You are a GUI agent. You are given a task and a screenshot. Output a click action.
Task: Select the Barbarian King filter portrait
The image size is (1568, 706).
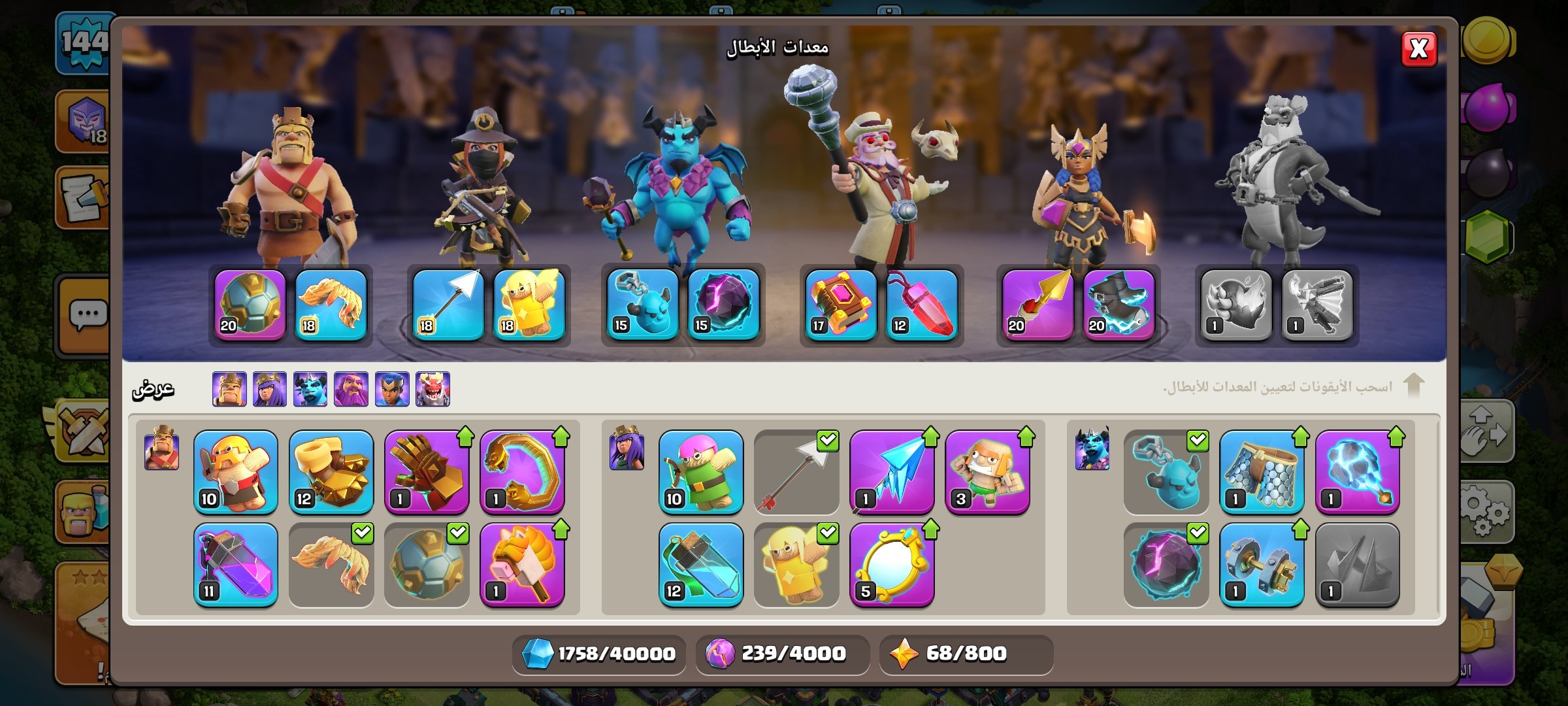tap(229, 389)
